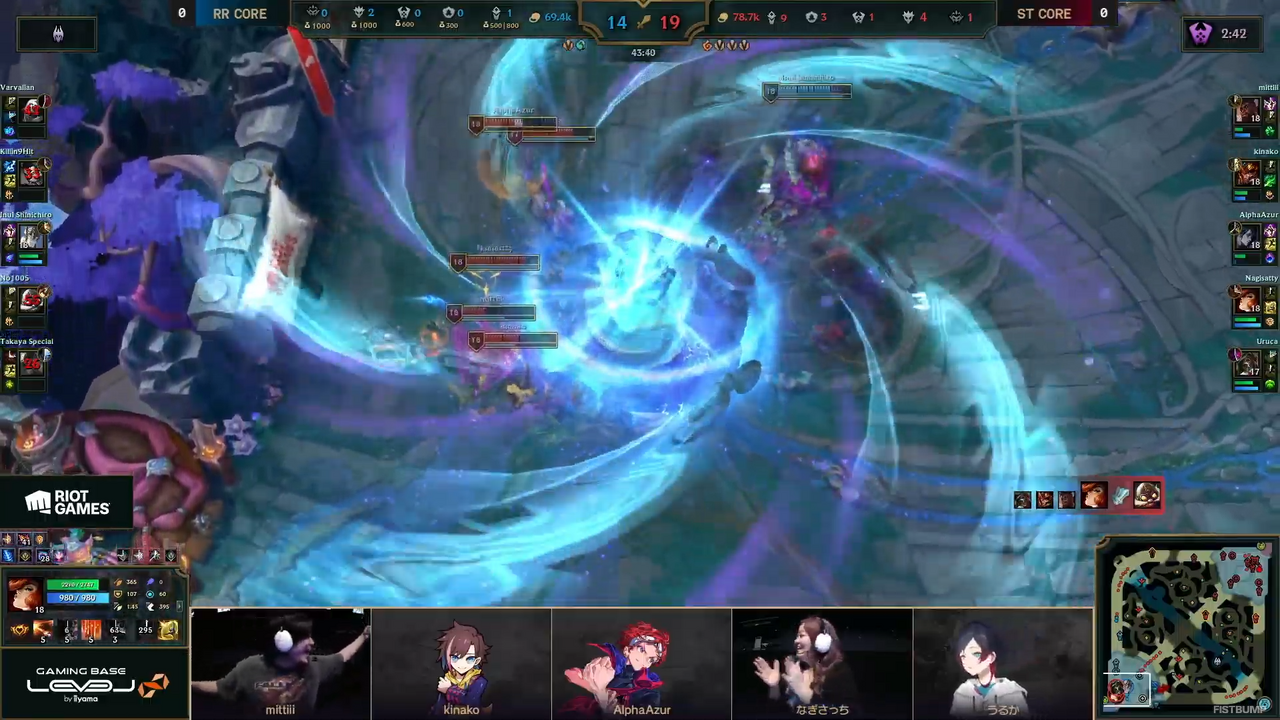Select Varvalian's champion portrait
This screenshot has height=720, width=1280.
tap(32, 110)
